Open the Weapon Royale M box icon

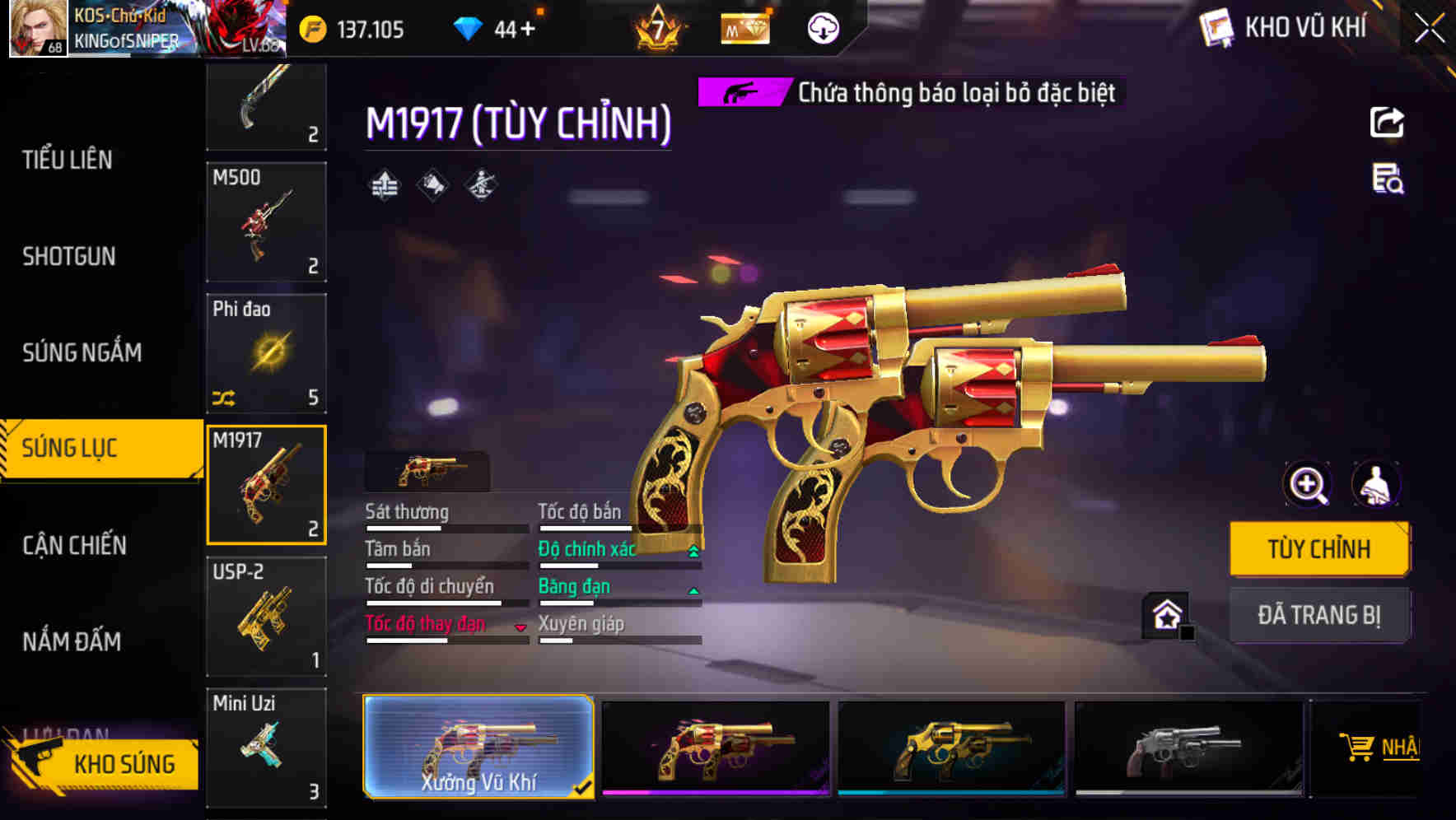click(744, 27)
